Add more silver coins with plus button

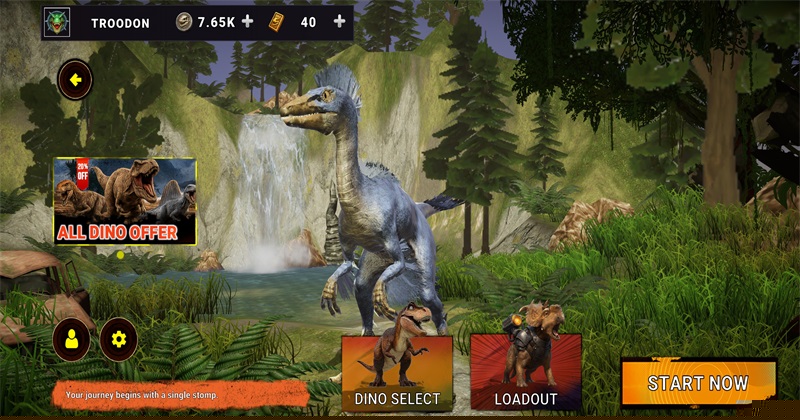coord(248,21)
